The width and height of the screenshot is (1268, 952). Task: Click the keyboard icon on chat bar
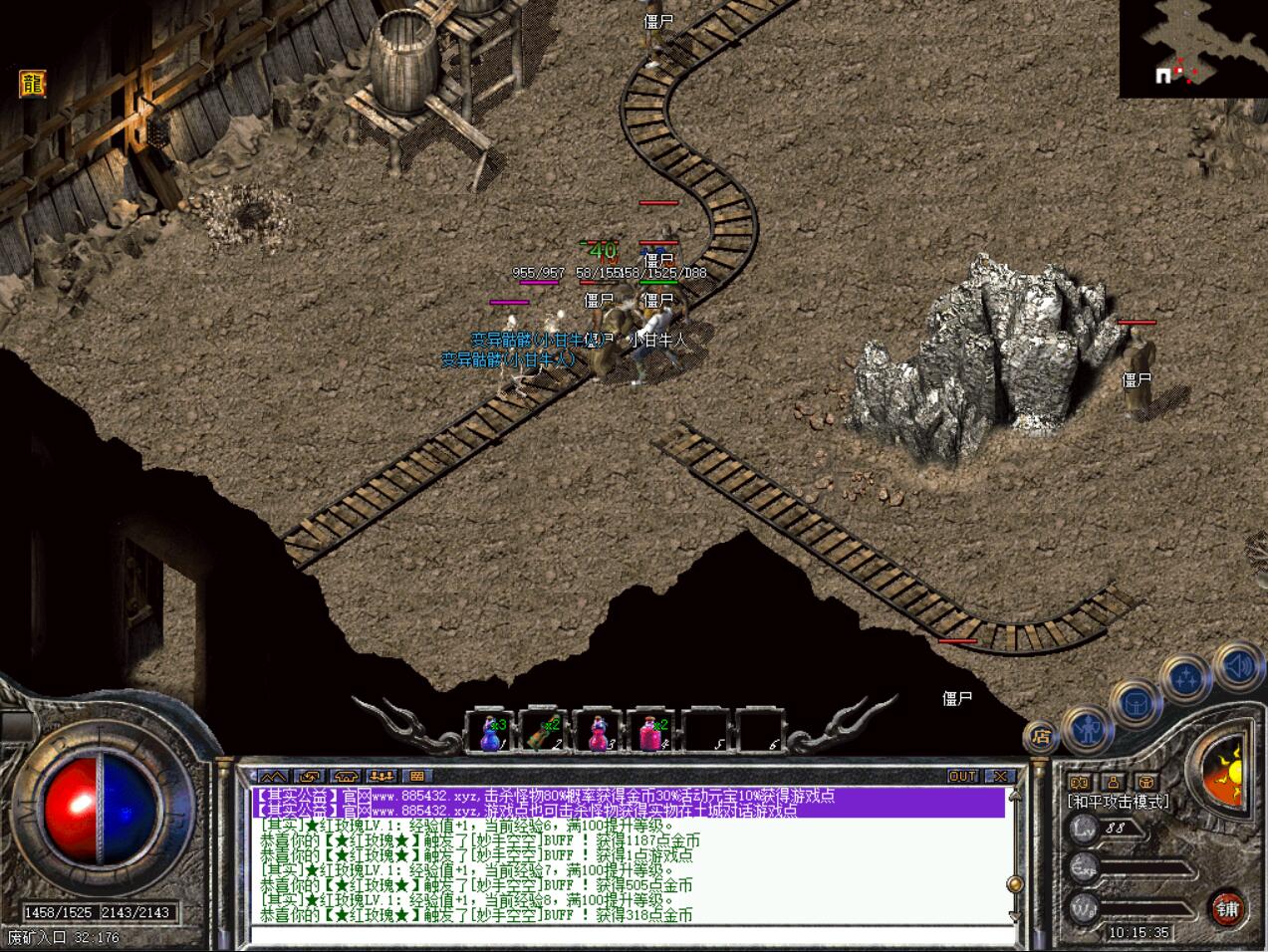pyautogui.click(x=417, y=776)
